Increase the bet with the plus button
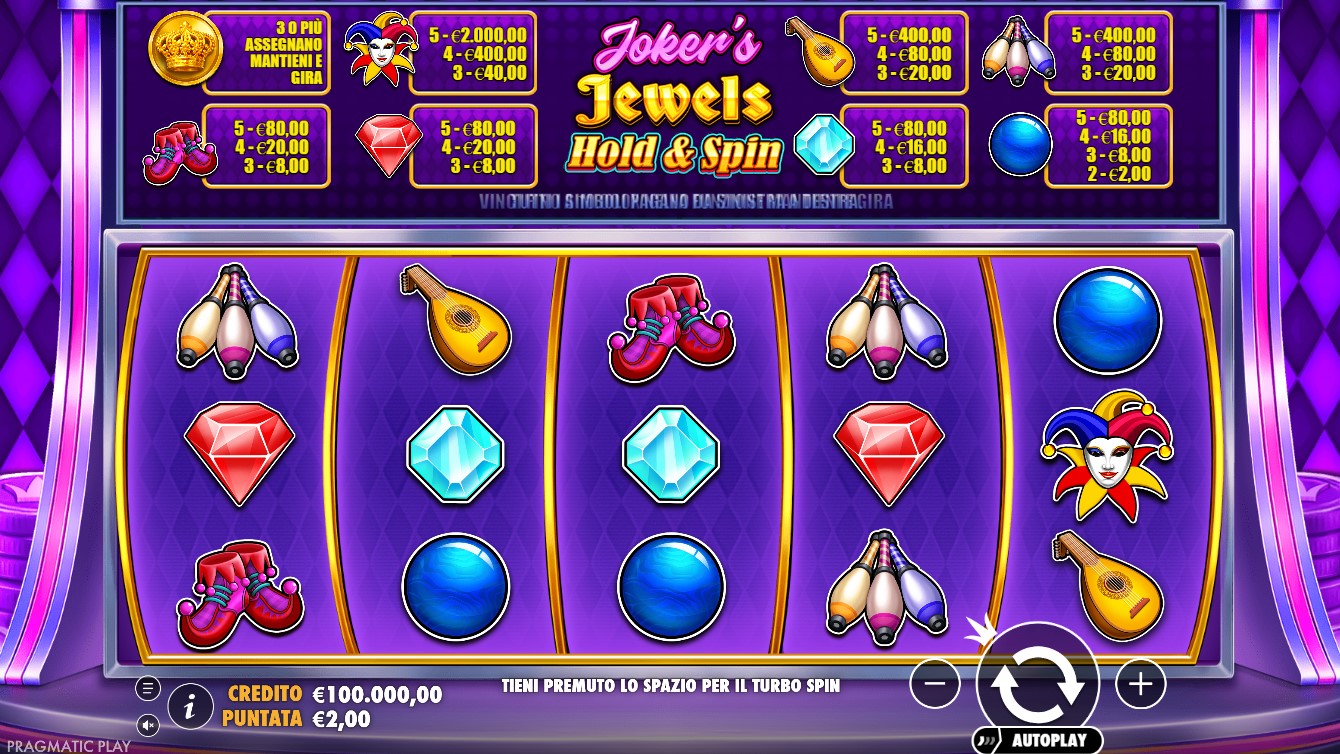The height and width of the screenshot is (754, 1340). [1140, 684]
